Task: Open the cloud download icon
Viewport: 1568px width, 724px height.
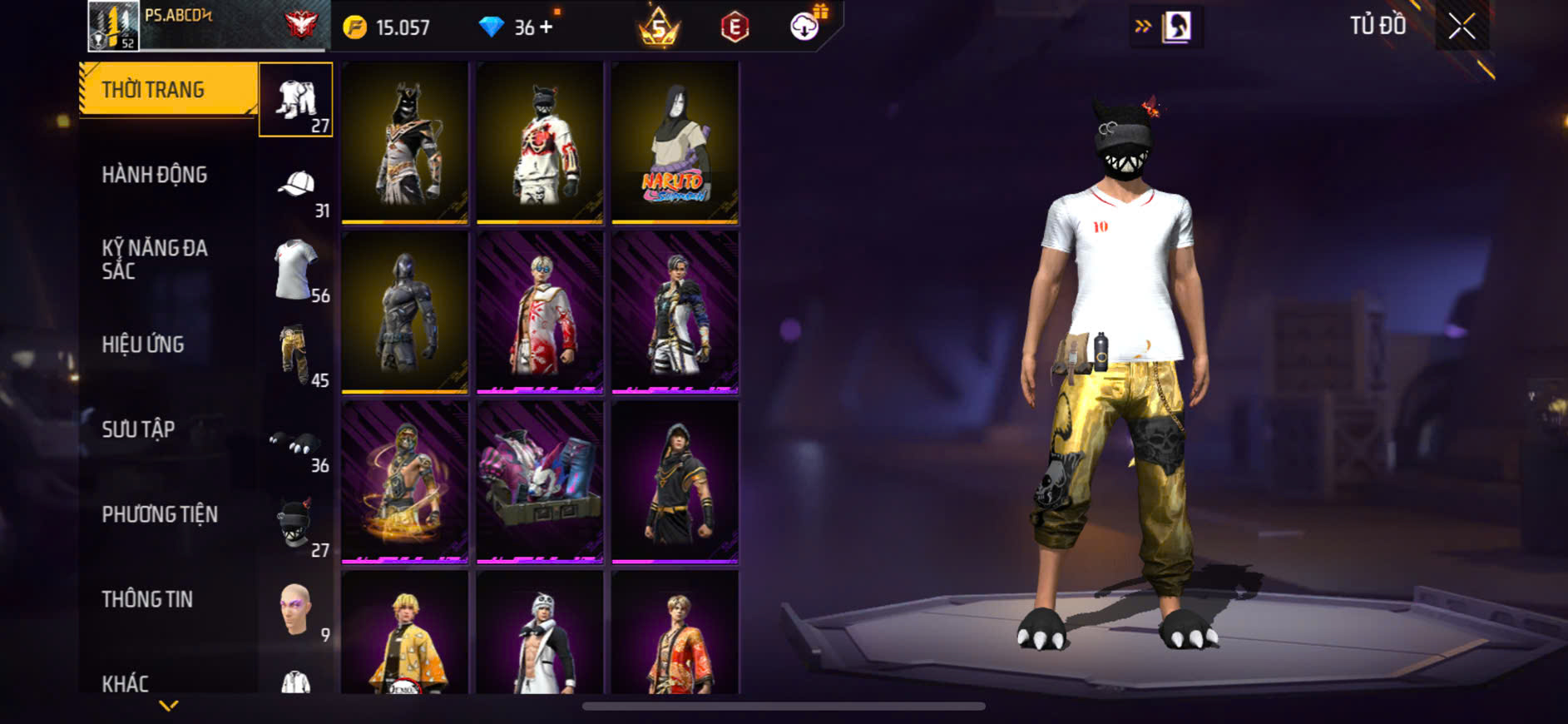Action: pyautogui.click(x=804, y=27)
